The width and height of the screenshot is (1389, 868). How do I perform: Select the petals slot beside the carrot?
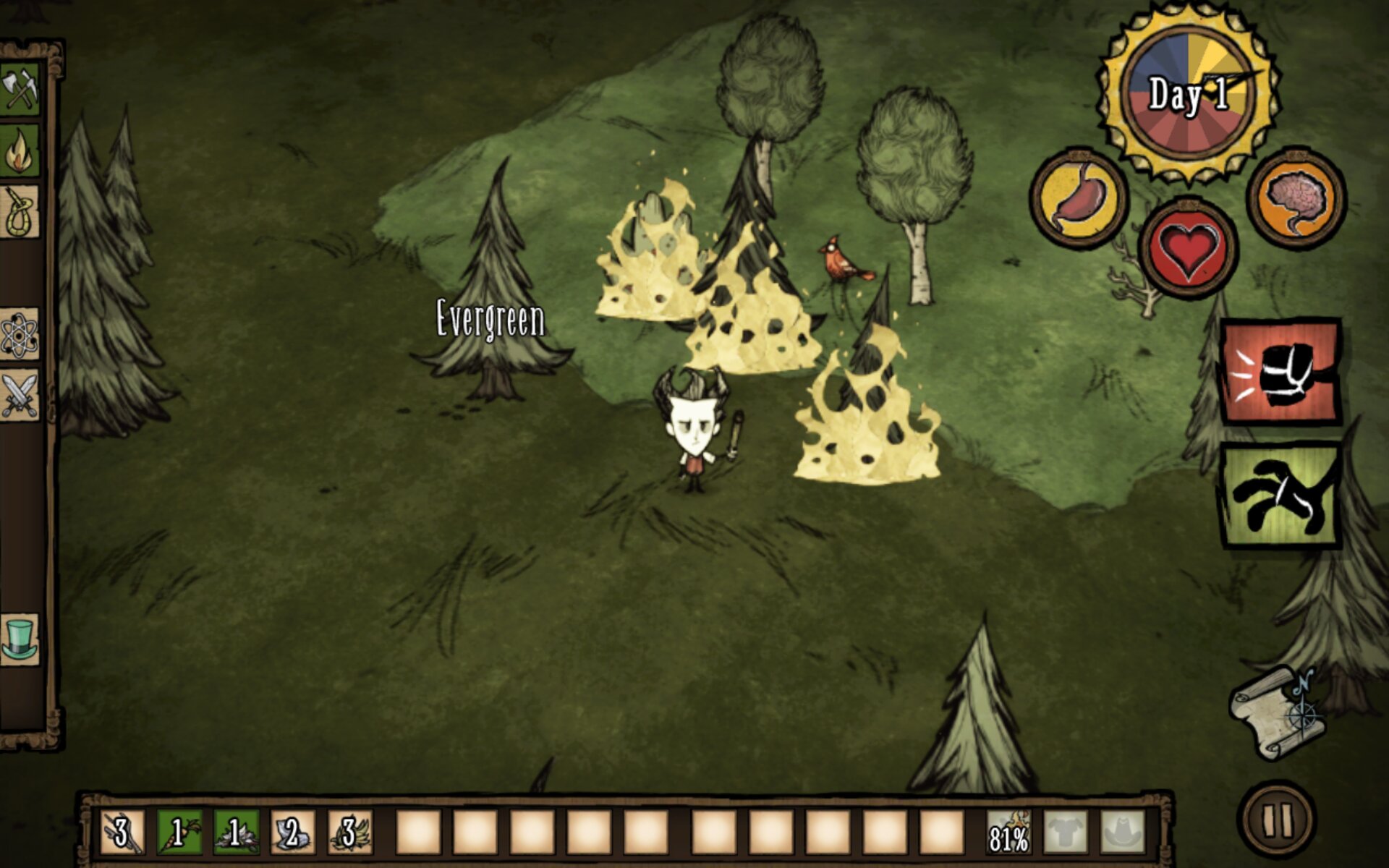point(236,832)
